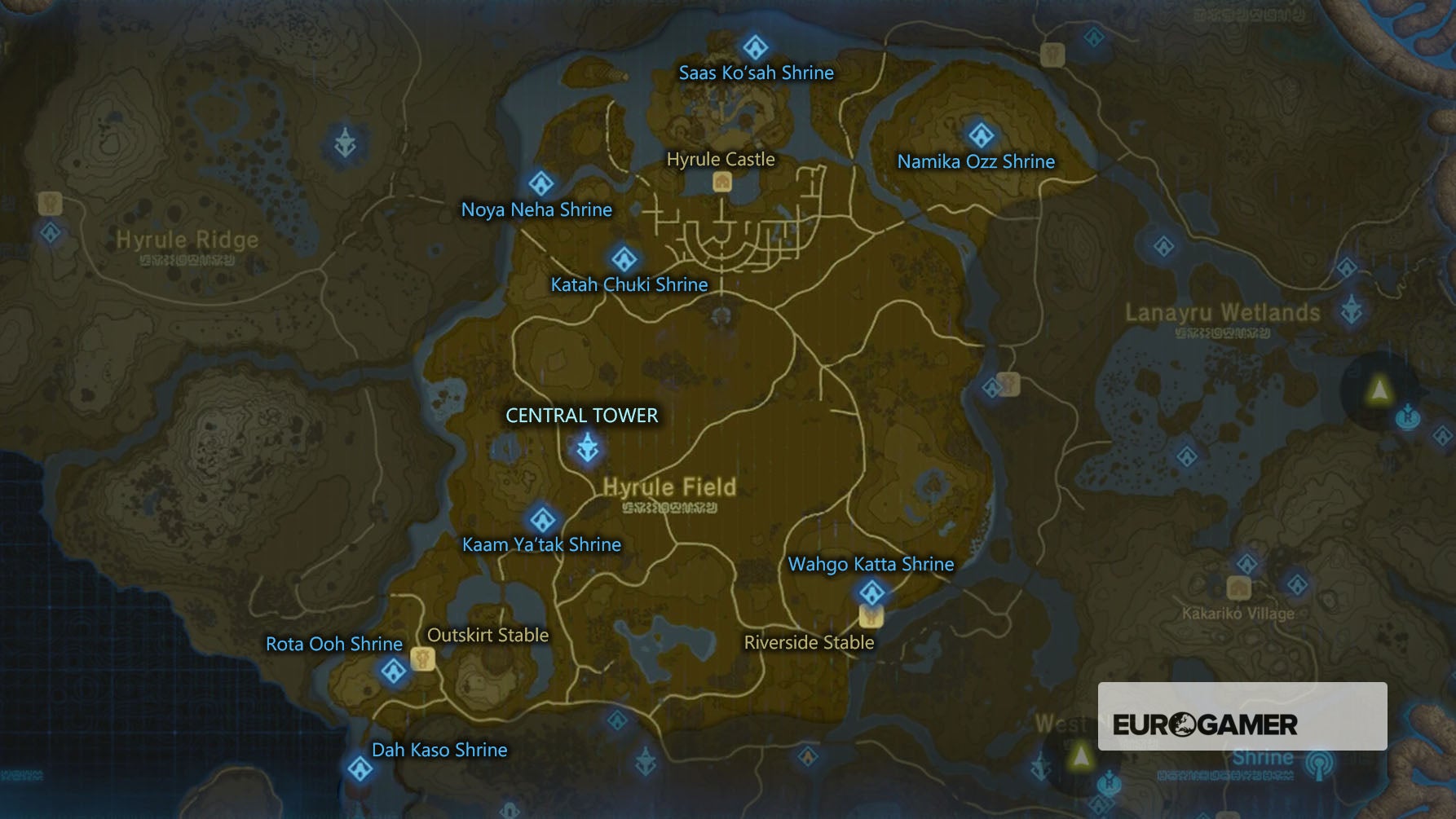Click the Central Tower icon
The image size is (1456, 819).
tap(589, 447)
